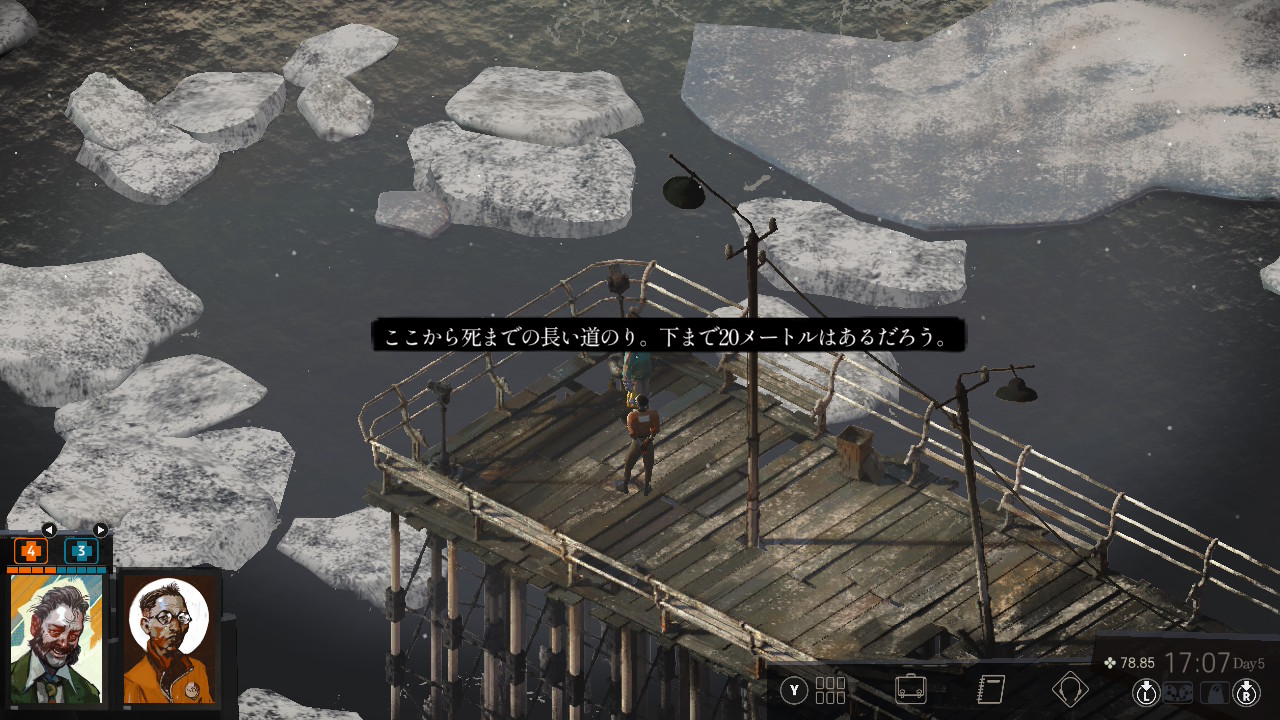The image size is (1280, 720).
Task: Select the plastic bag held-item slot
Action: (x=1214, y=692)
